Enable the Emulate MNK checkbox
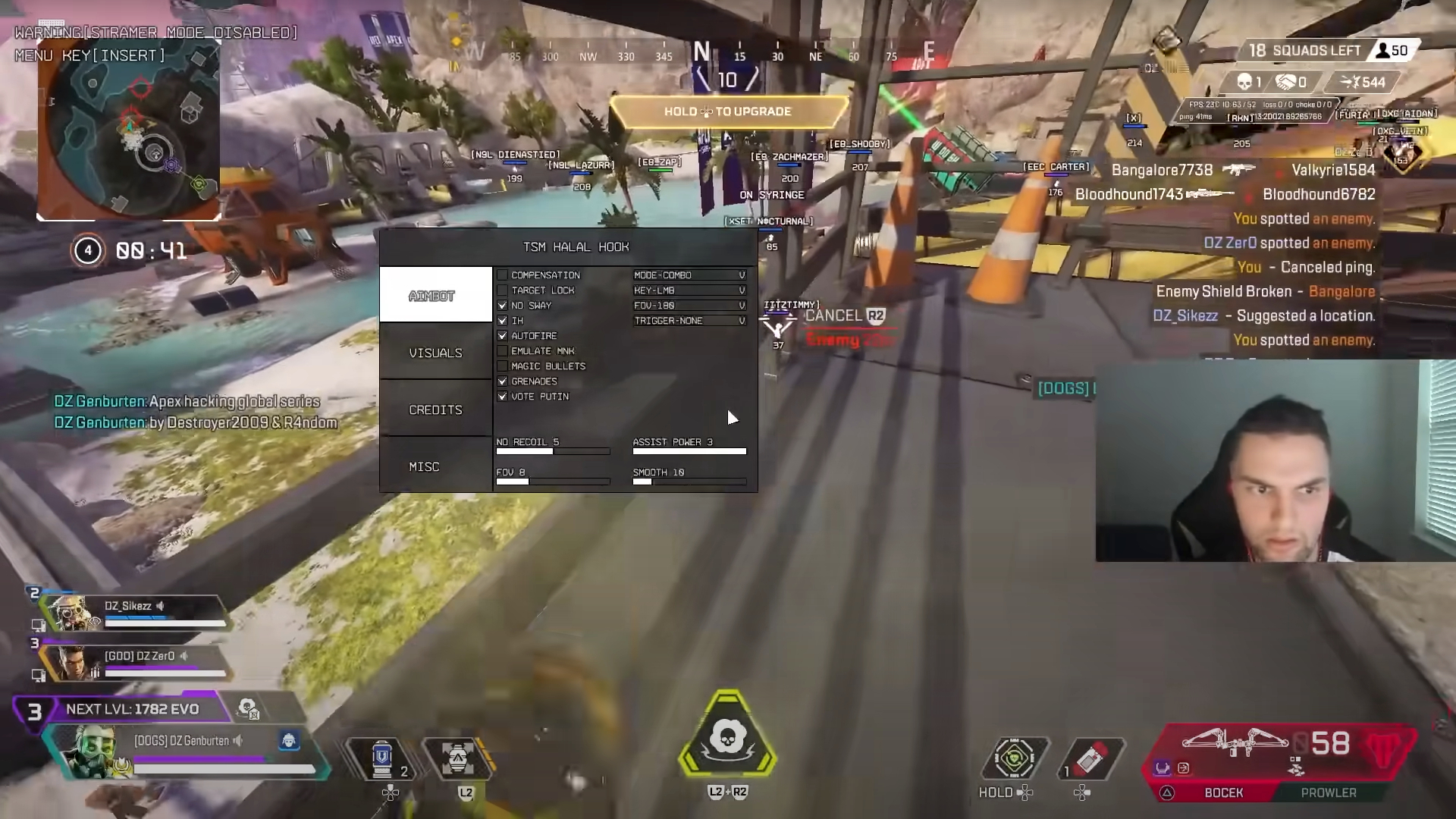The height and width of the screenshot is (819, 1456). pos(502,351)
